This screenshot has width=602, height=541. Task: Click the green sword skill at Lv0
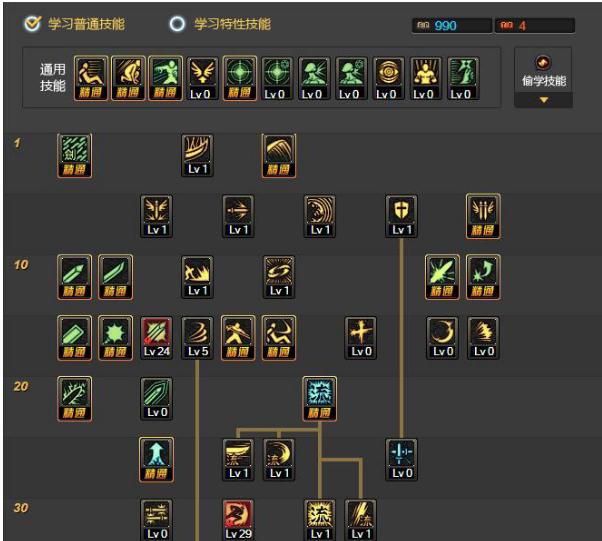pos(157,395)
